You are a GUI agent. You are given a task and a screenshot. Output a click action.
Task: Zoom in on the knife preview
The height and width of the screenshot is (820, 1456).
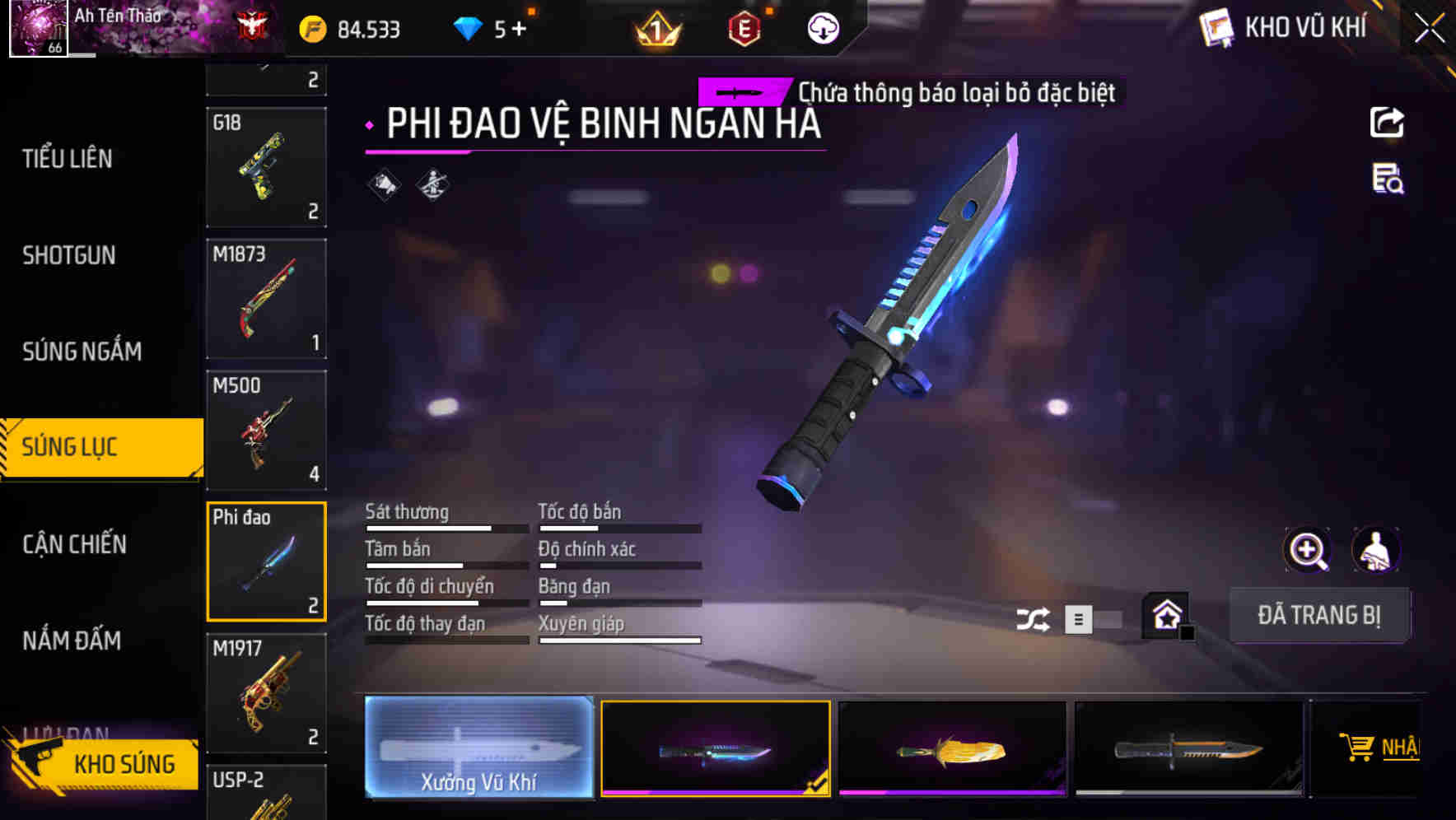[1309, 549]
